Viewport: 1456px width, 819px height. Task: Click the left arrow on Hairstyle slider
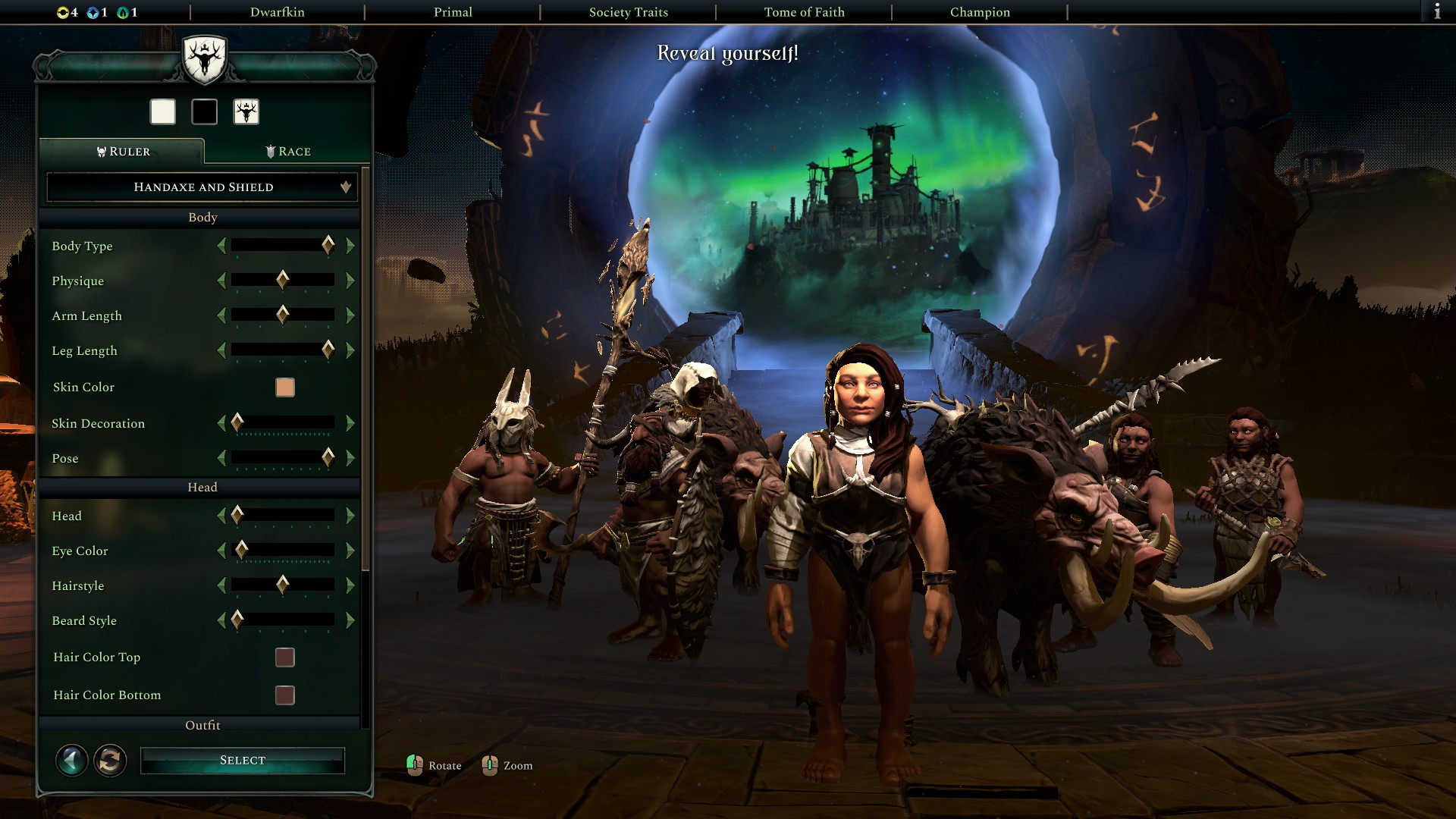pos(222,585)
